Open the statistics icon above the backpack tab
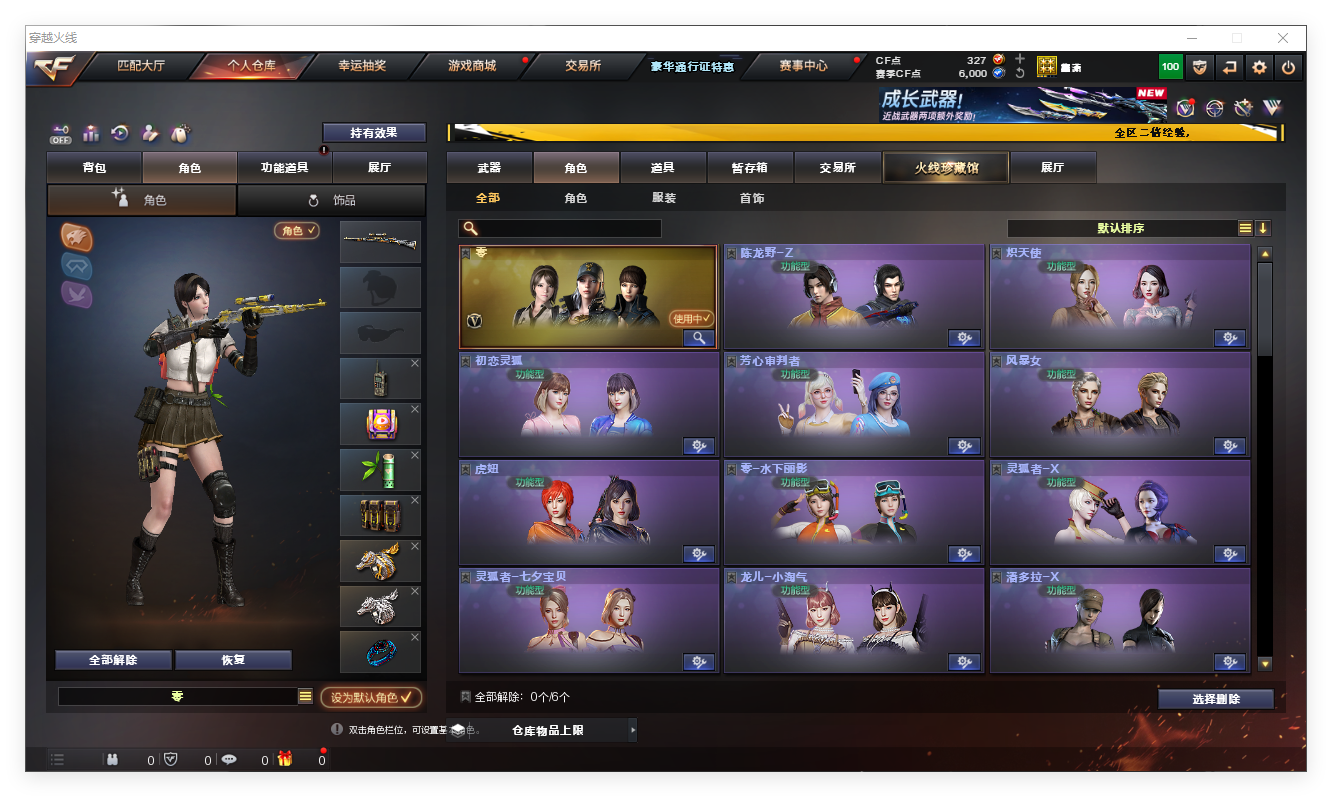 pos(91,132)
